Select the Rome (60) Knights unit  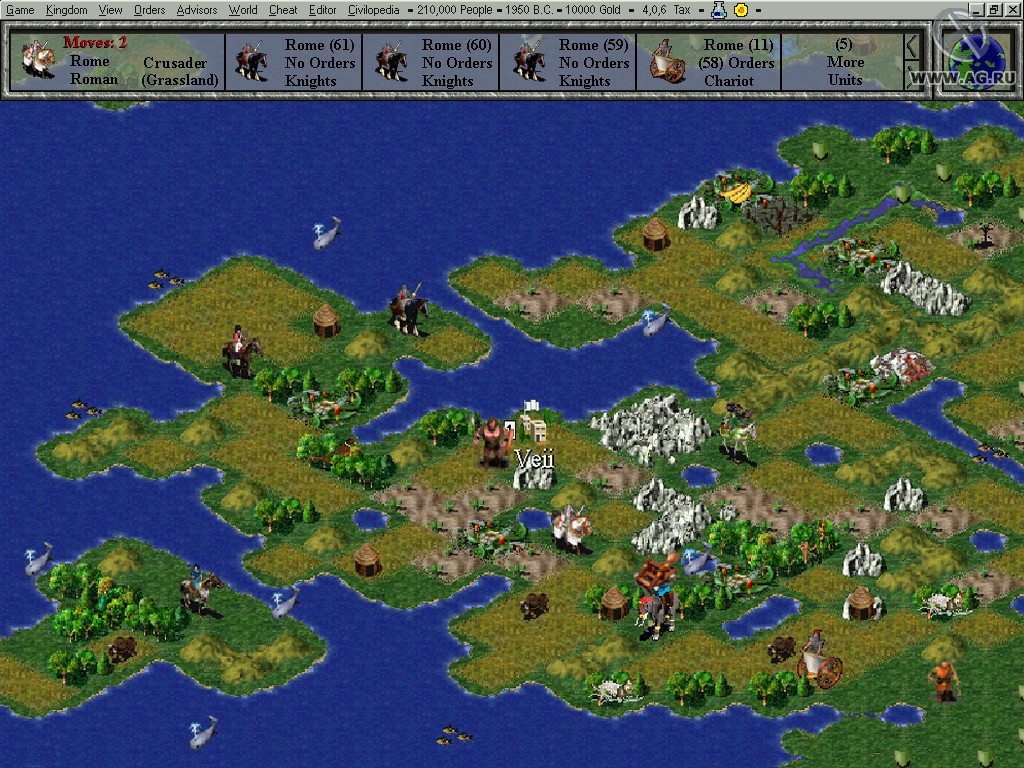431,62
